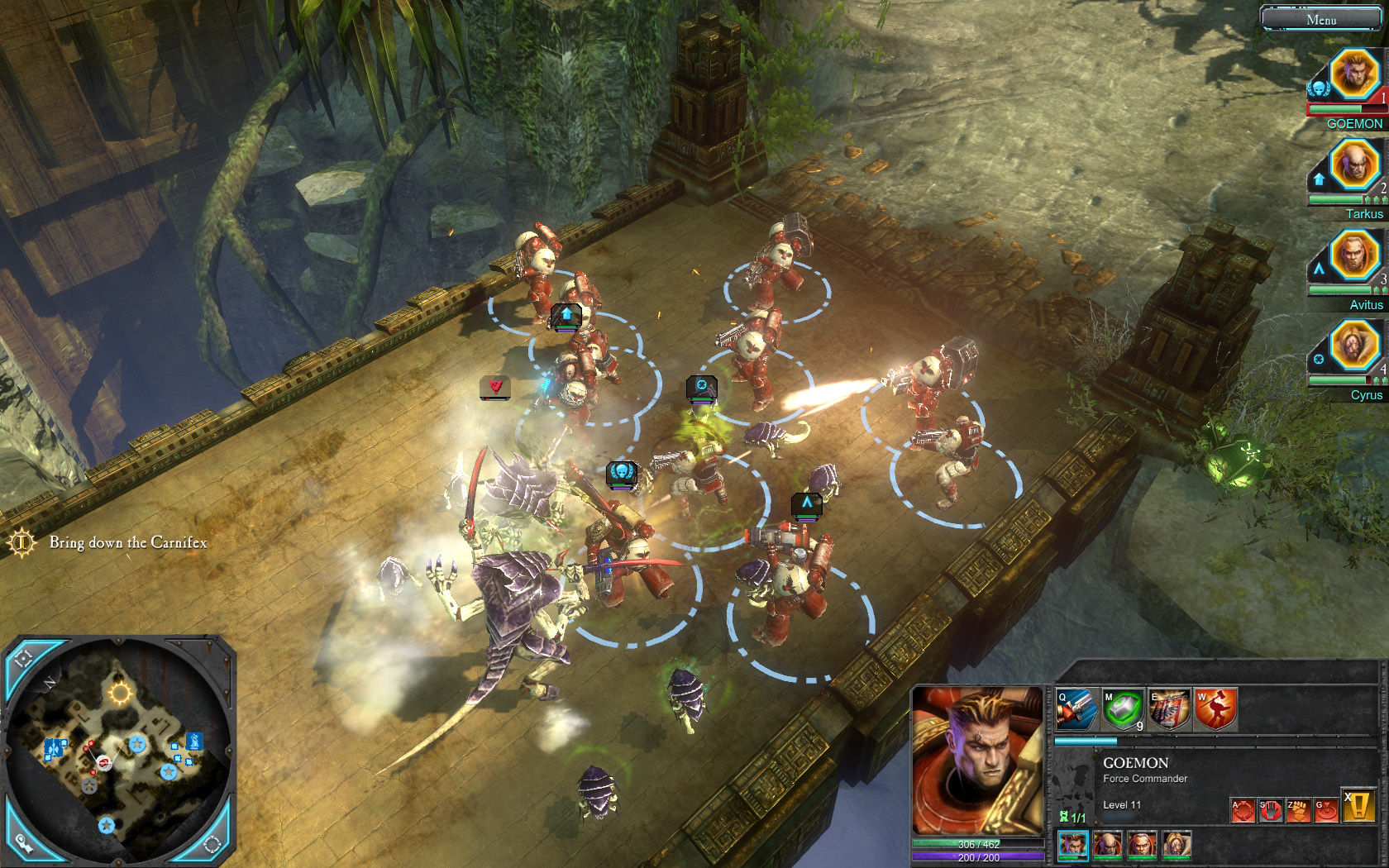Click the attack-move command icon
This screenshot has width=1389, height=868.
1243,810
